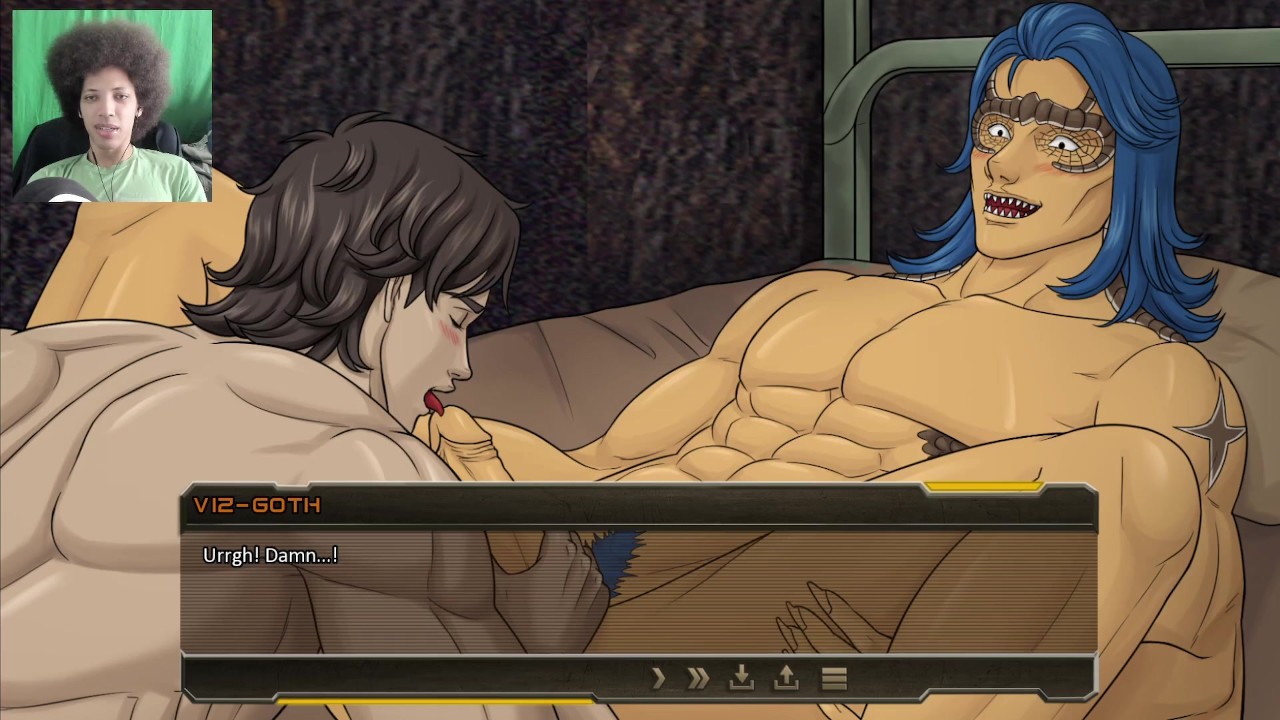
Task: Open the hamburger menu icon
Action: (834, 679)
